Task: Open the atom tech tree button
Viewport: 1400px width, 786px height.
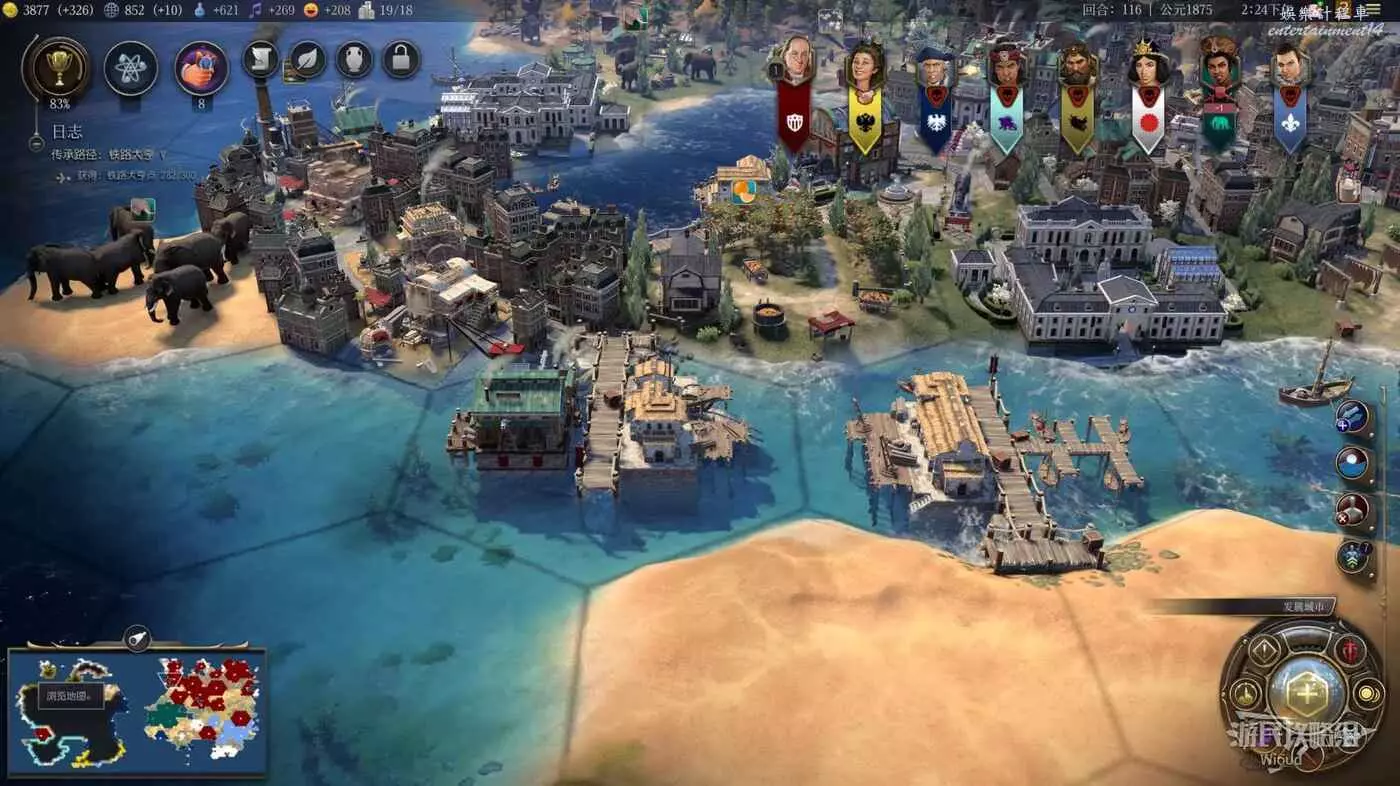Action: 131,68
